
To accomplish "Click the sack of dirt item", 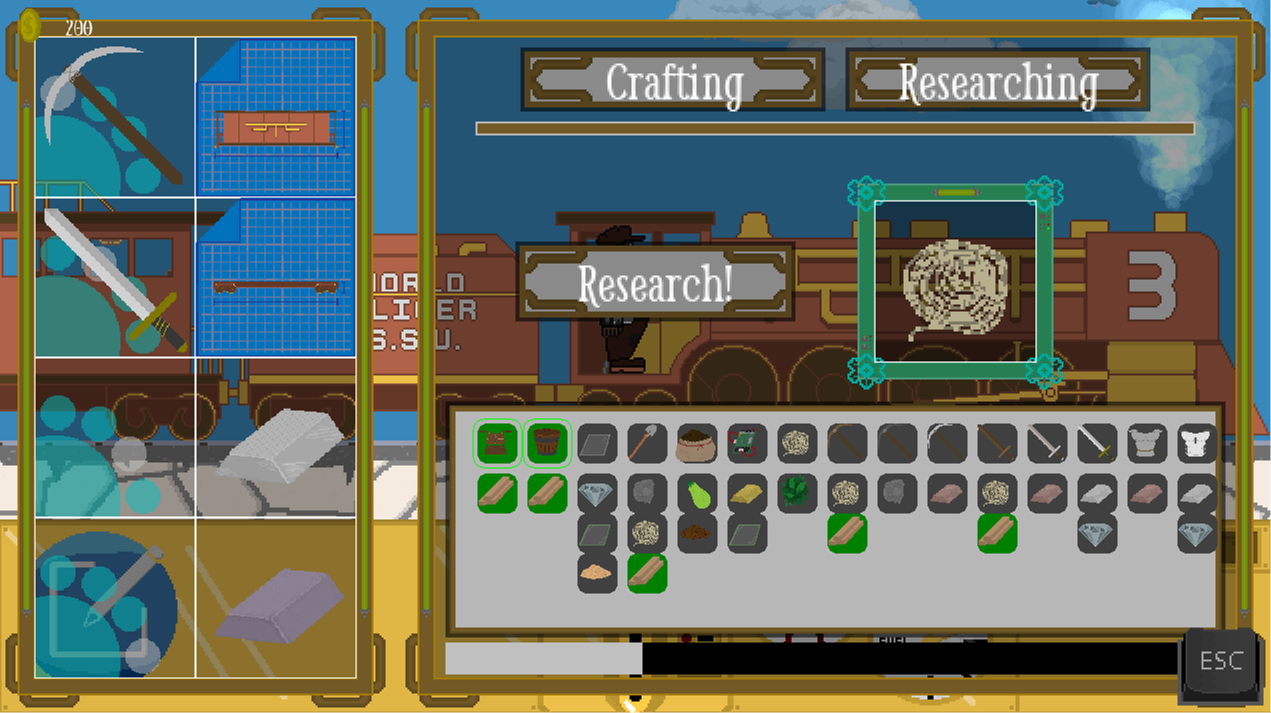I will [x=697, y=443].
